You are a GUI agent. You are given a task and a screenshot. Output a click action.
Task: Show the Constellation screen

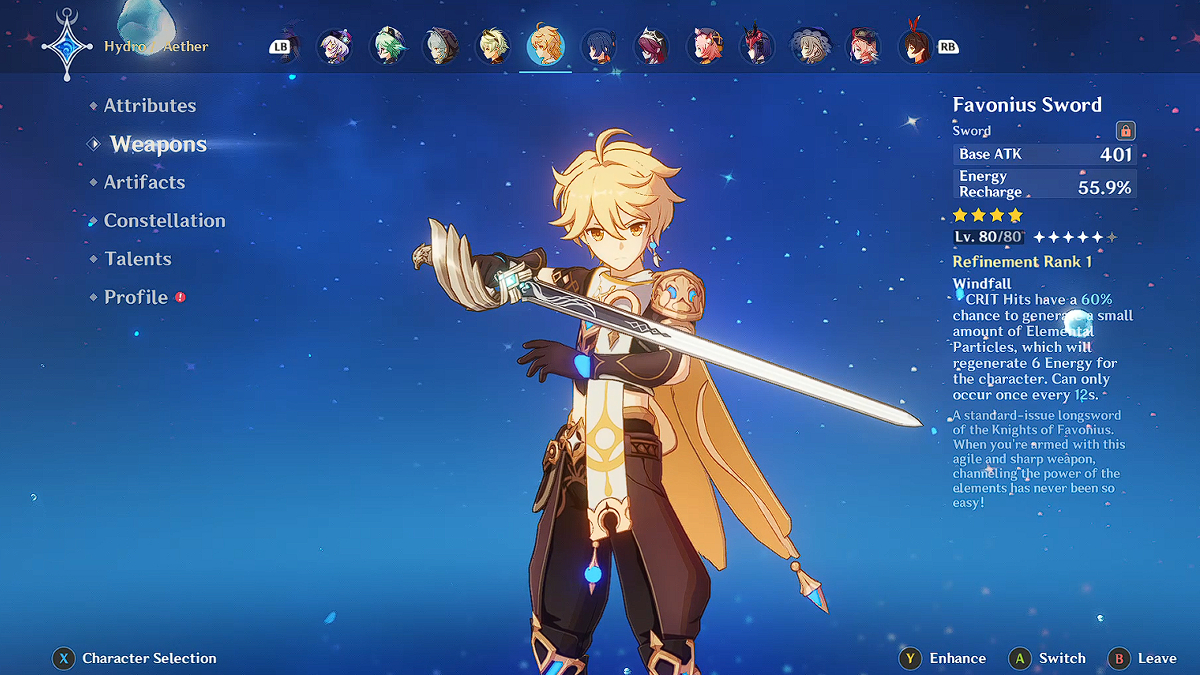(x=165, y=221)
